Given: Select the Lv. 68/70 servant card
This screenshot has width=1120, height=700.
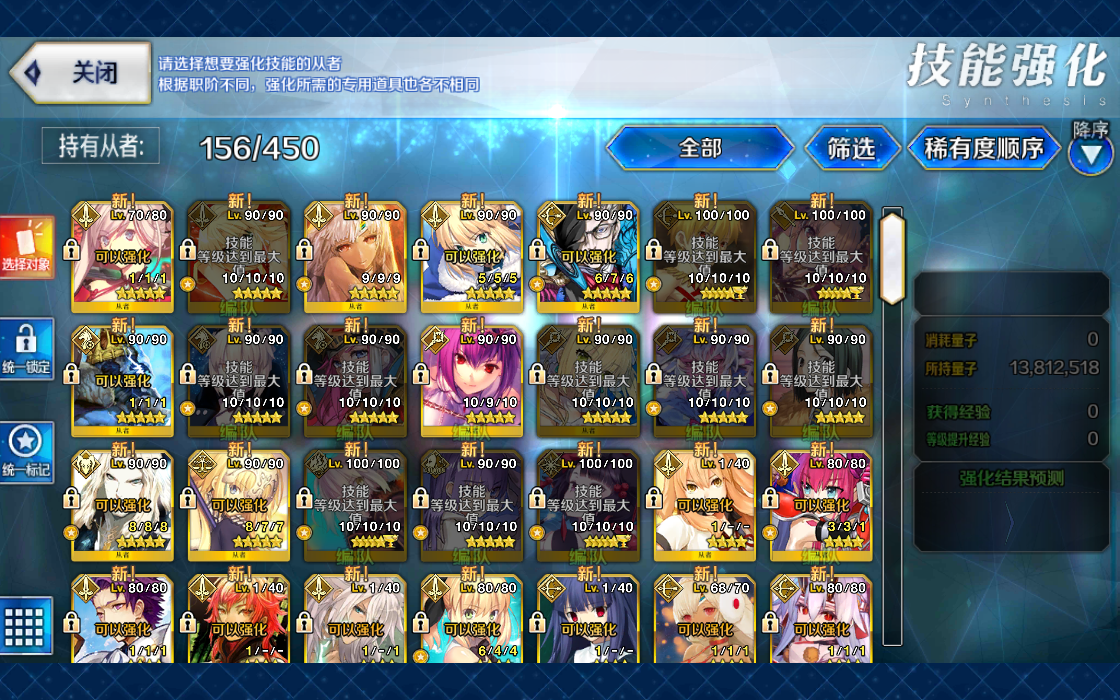Looking at the screenshot, I should (704, 622).
